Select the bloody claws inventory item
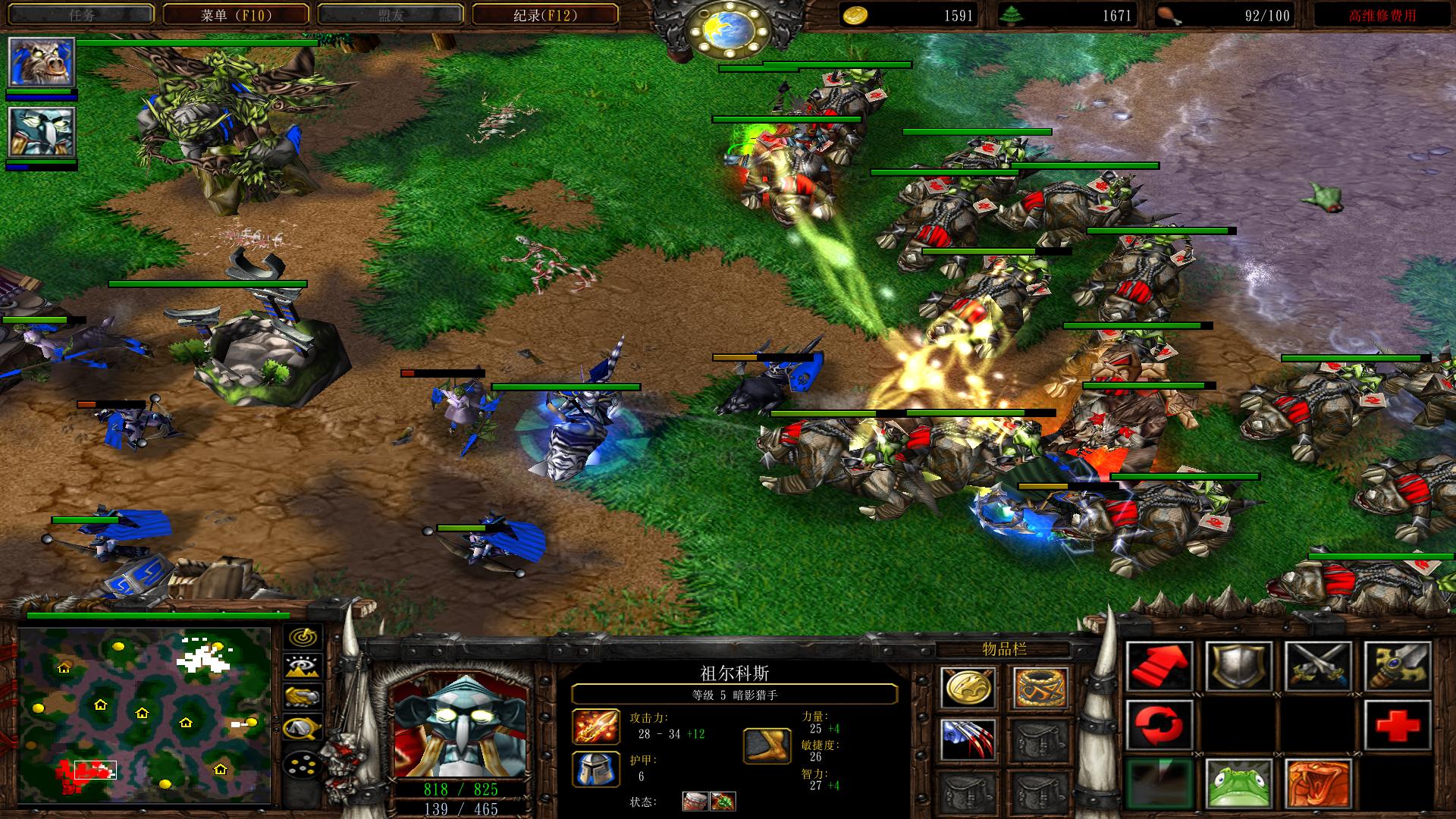The image size is (1456, 819). 967,739
